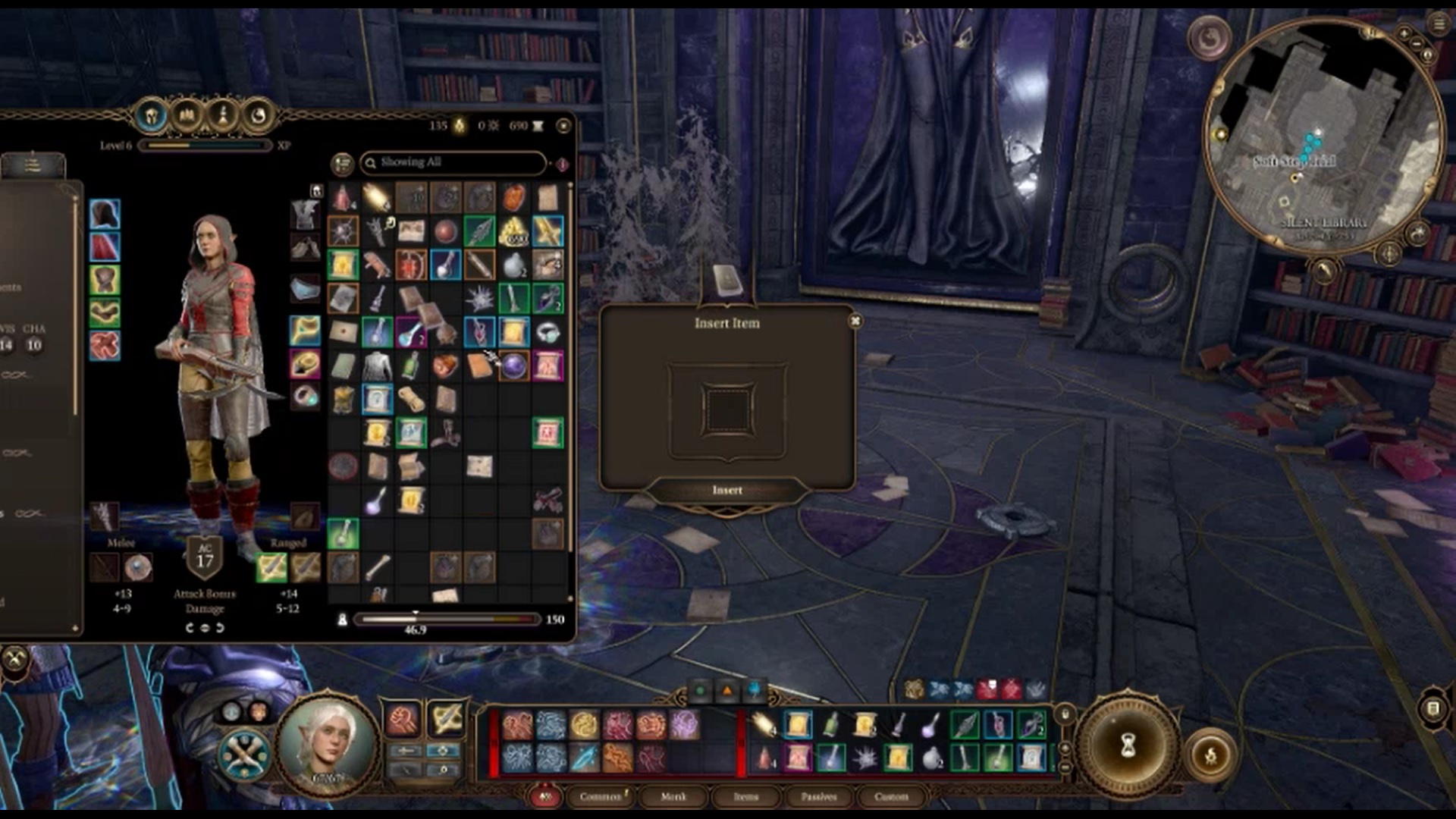Switch to the Monk hotbar tab
This screenshot has width=1456, height=819.
click(x=673, y=796)
